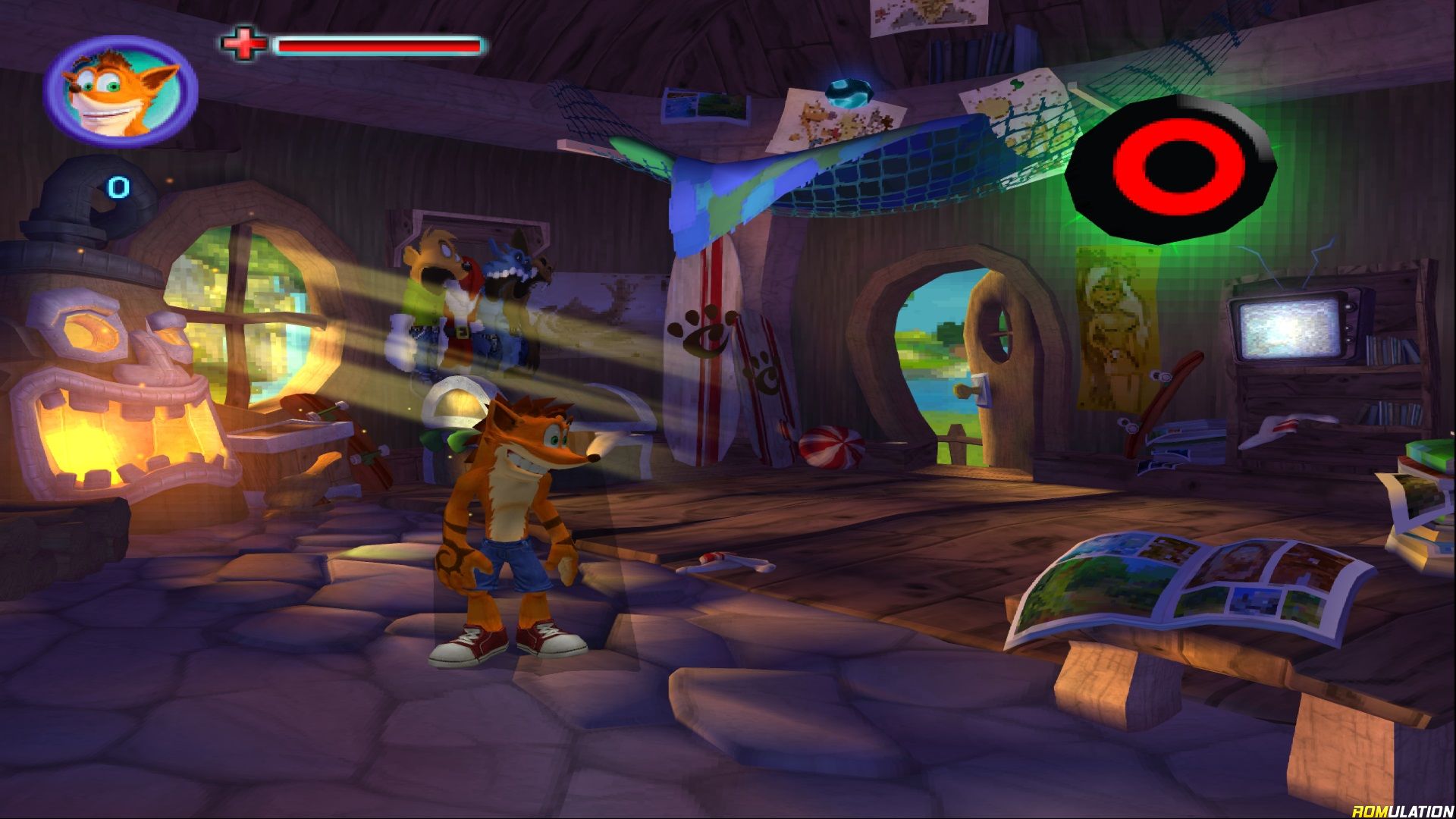Click the Crash Bandicoot portrait icon
The width and height of the screenshot is (1456, 819).
(121, 90)
